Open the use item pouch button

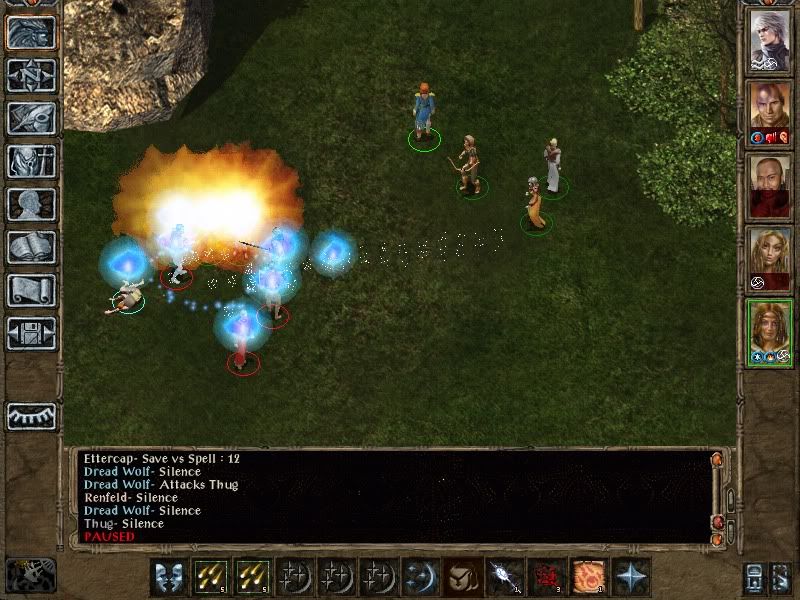460,577
